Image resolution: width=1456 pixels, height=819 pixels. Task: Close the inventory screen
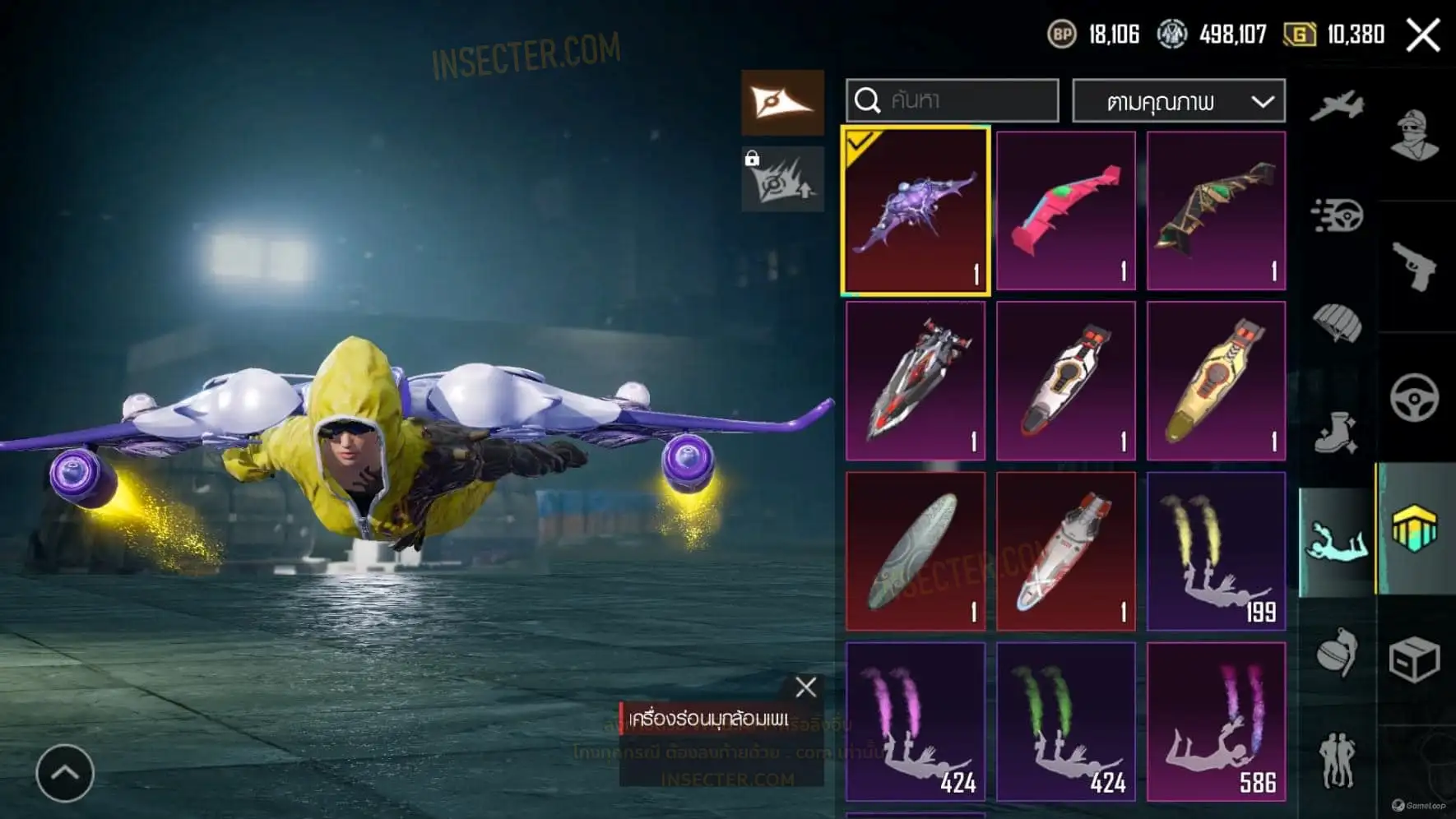(x=1422, y=35)
